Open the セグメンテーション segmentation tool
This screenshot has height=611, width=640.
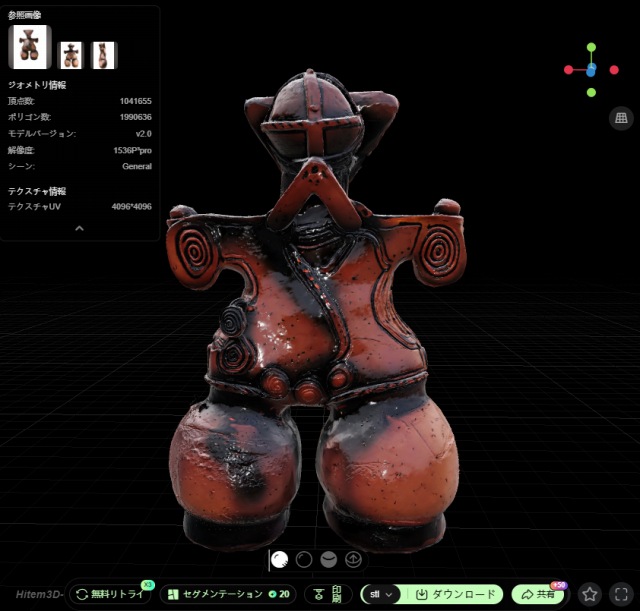pos(227,594)
